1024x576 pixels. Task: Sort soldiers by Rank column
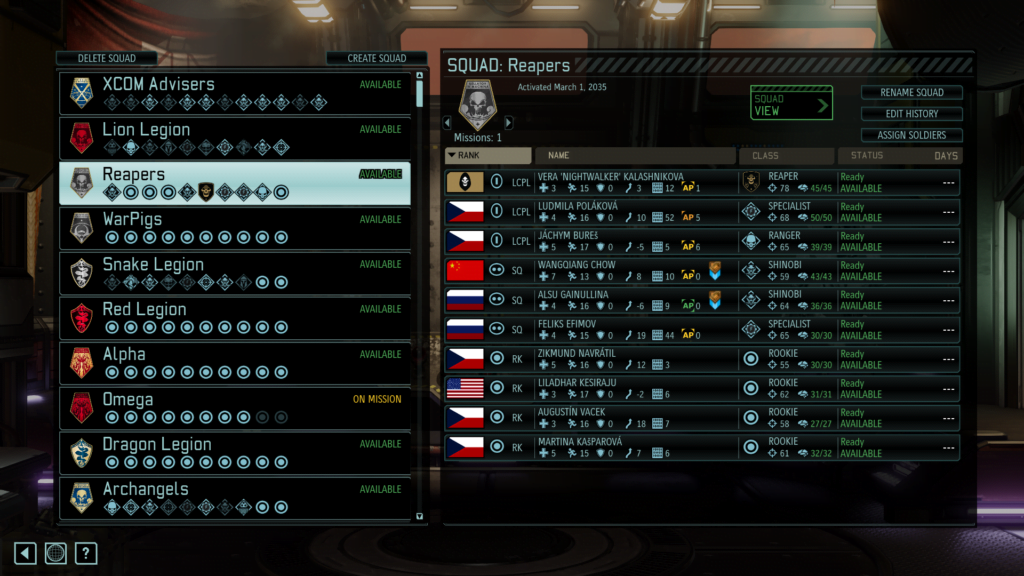tap(488, 156)
